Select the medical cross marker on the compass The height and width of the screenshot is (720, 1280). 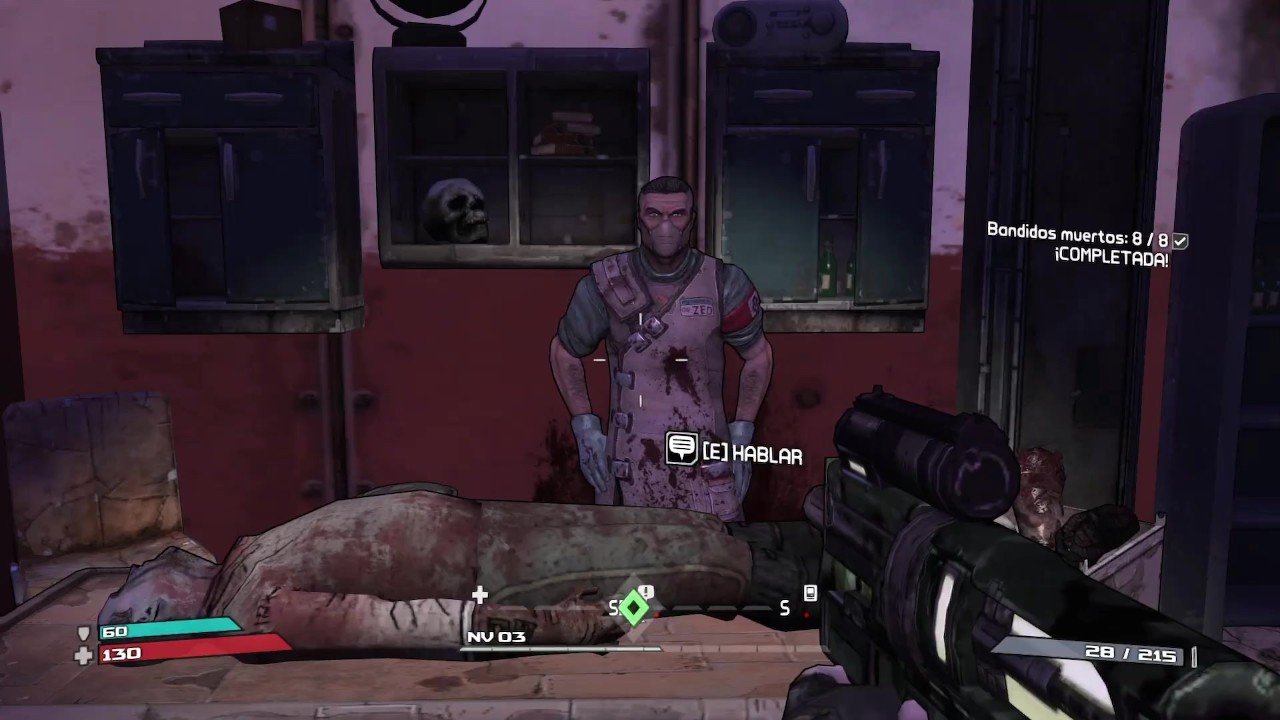(x=480, y=596)
